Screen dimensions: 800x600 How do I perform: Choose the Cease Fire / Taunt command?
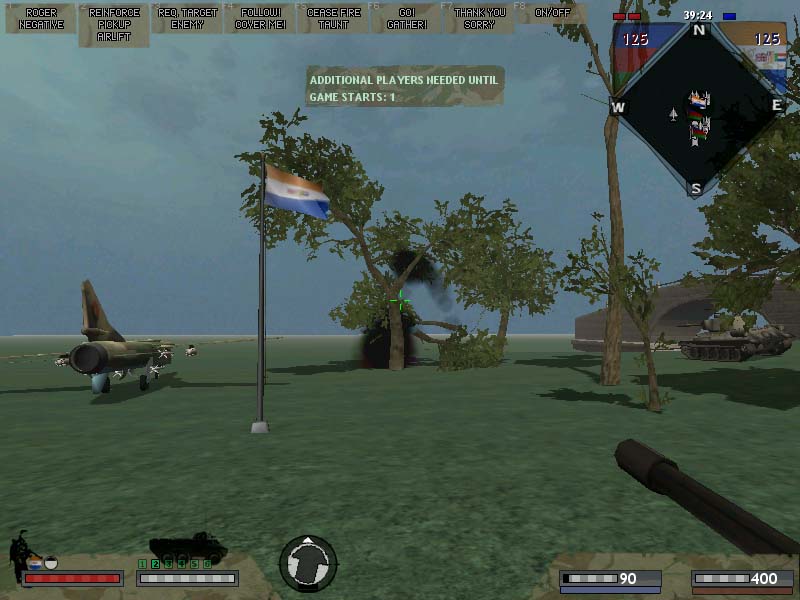pyautogui.click(x=334, y=18)
